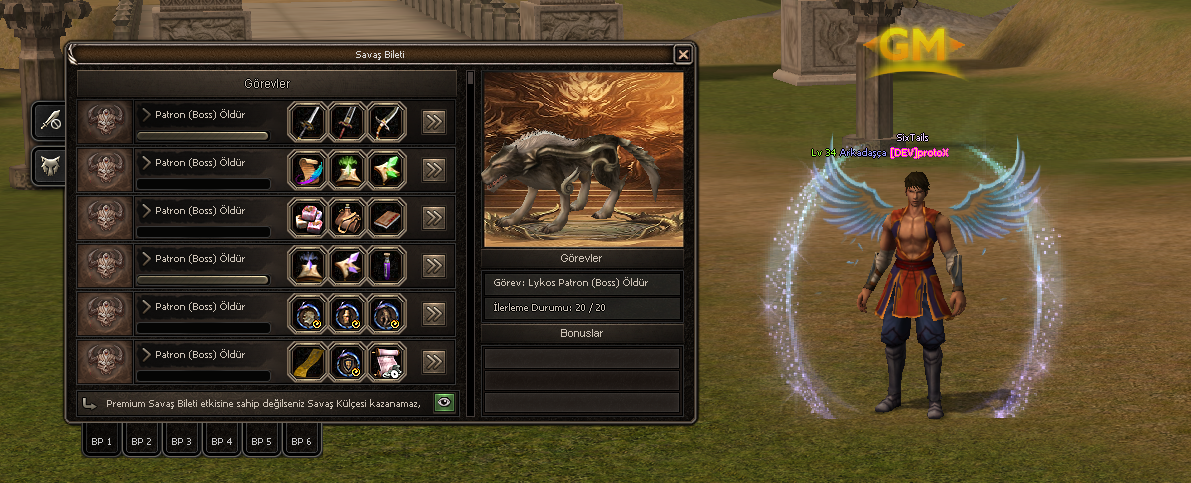
Task: Click the arrow button beside the brown book
Action: coord(433,218)
